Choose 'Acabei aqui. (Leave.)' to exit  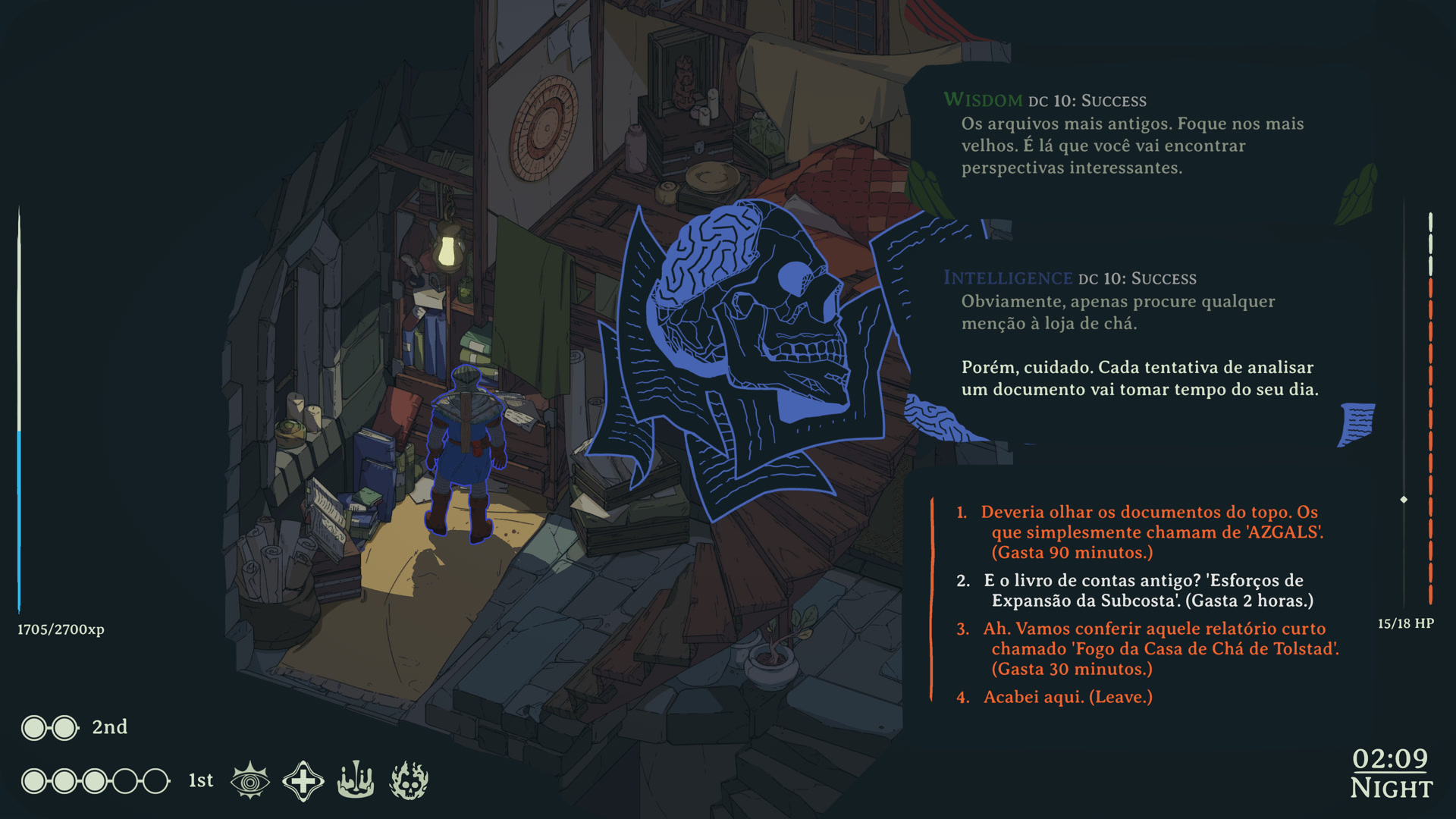point(1067,697)
